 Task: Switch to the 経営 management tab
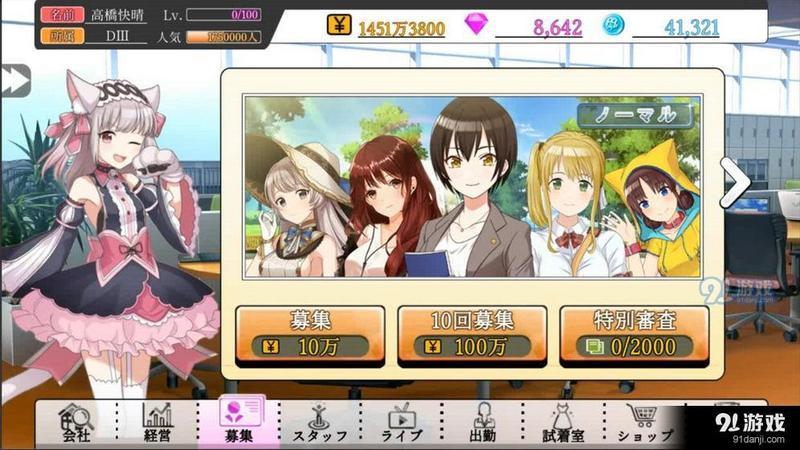(158, 423)
